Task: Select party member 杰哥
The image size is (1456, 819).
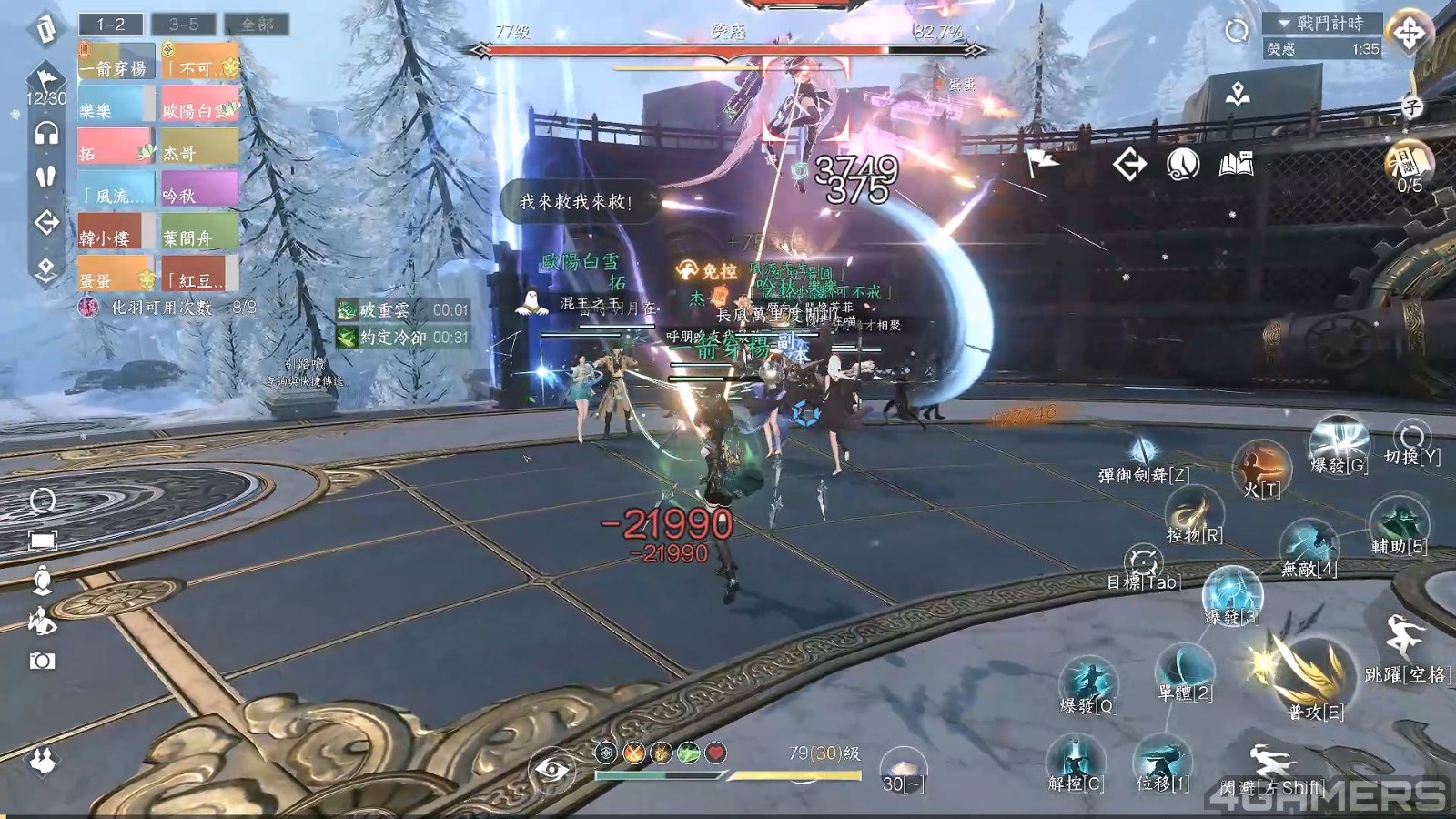Action: click(x=199, y=150)
